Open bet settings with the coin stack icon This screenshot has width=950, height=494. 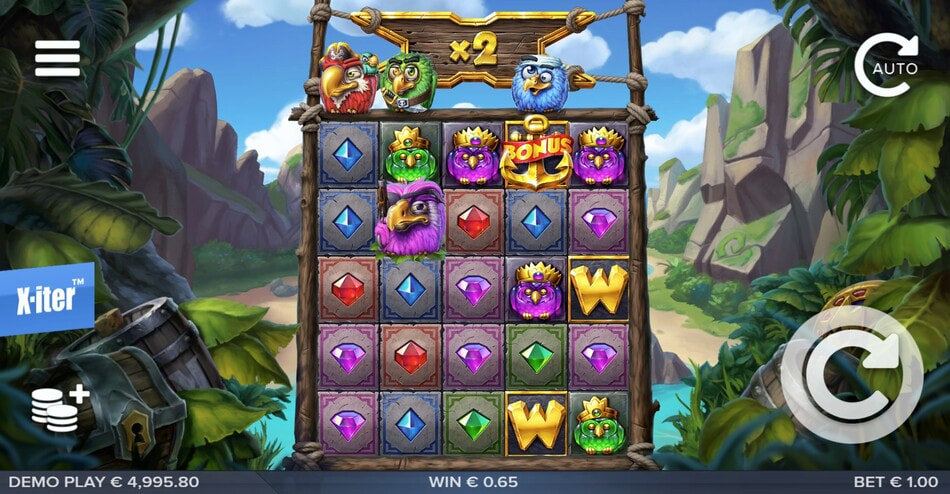tap(58, 408)
